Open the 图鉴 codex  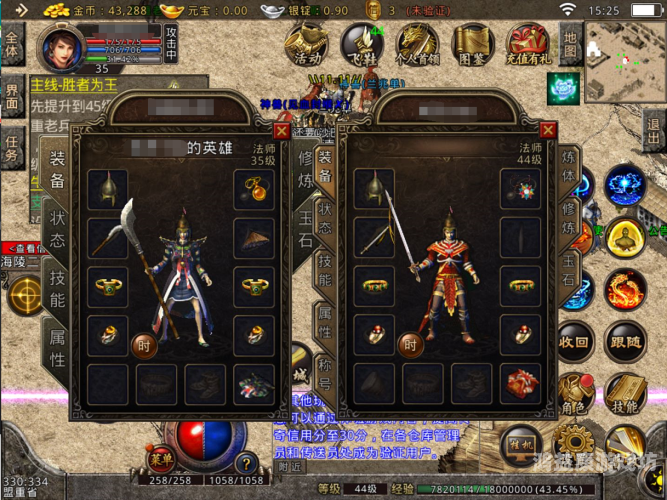coord(473,45)
